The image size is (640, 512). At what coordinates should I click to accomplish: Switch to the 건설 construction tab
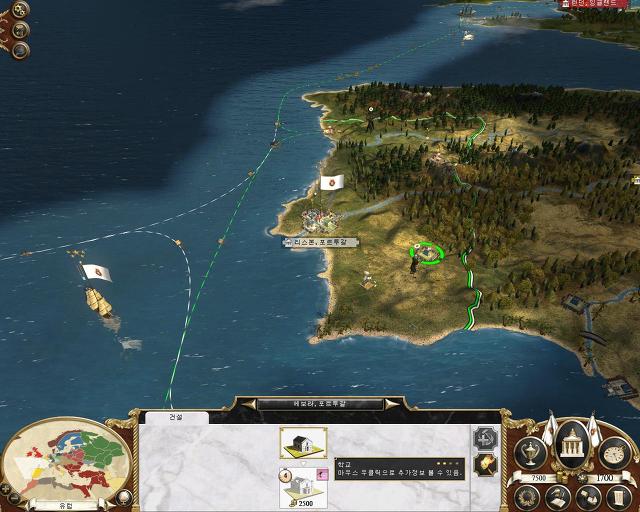(x=176, y=417)
